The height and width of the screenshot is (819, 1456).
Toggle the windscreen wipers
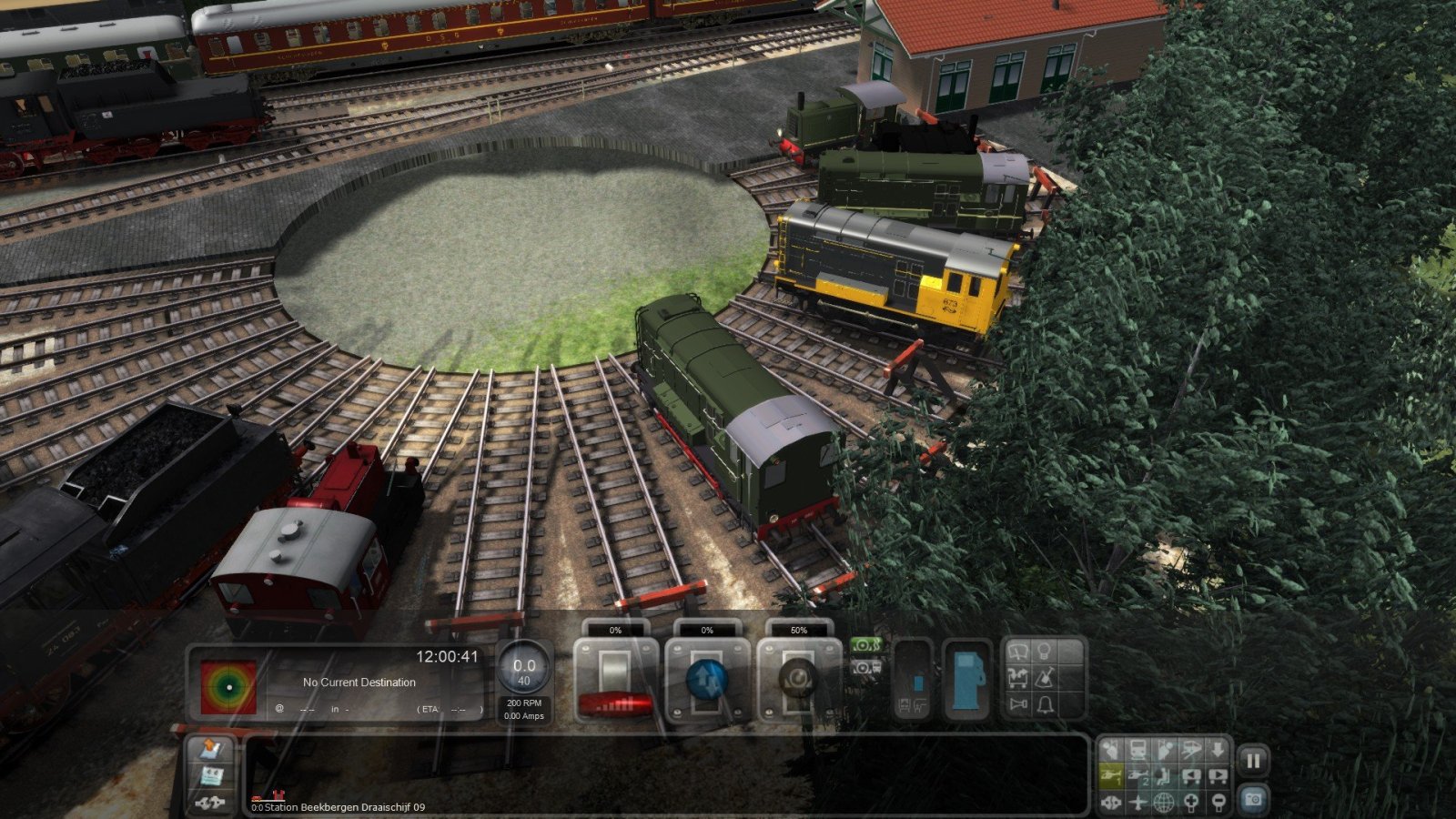click(x=1018, y=652)
